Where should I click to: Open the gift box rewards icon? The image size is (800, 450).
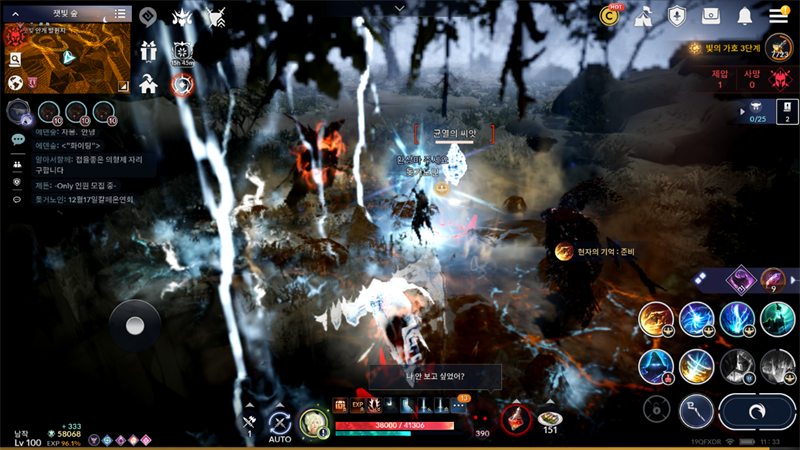(x=149, y=52)
